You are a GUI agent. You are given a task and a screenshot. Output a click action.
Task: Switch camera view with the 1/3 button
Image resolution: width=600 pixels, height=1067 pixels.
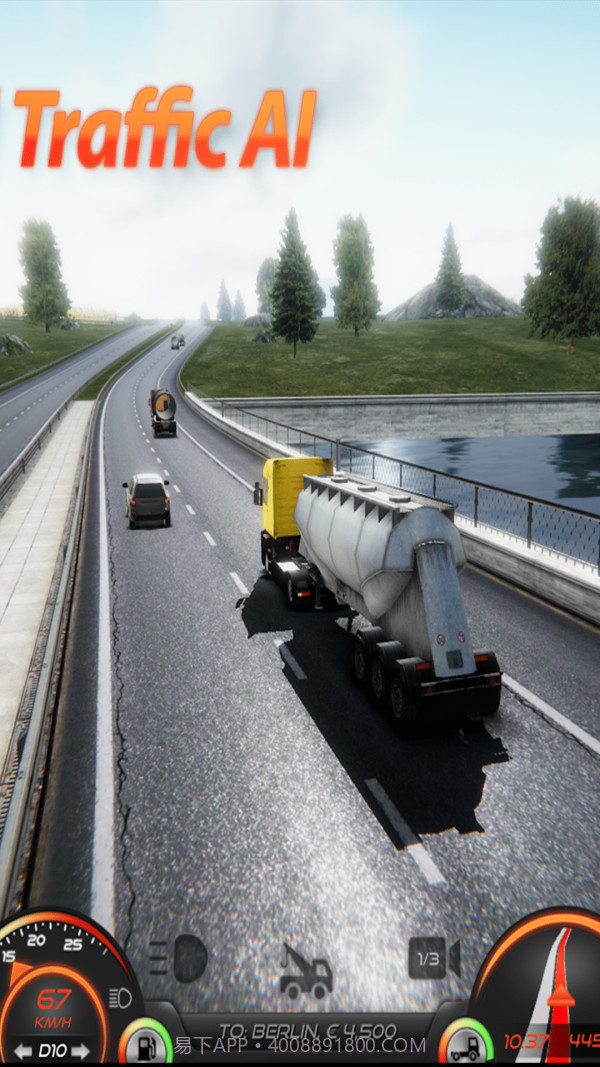coord(432,958)
